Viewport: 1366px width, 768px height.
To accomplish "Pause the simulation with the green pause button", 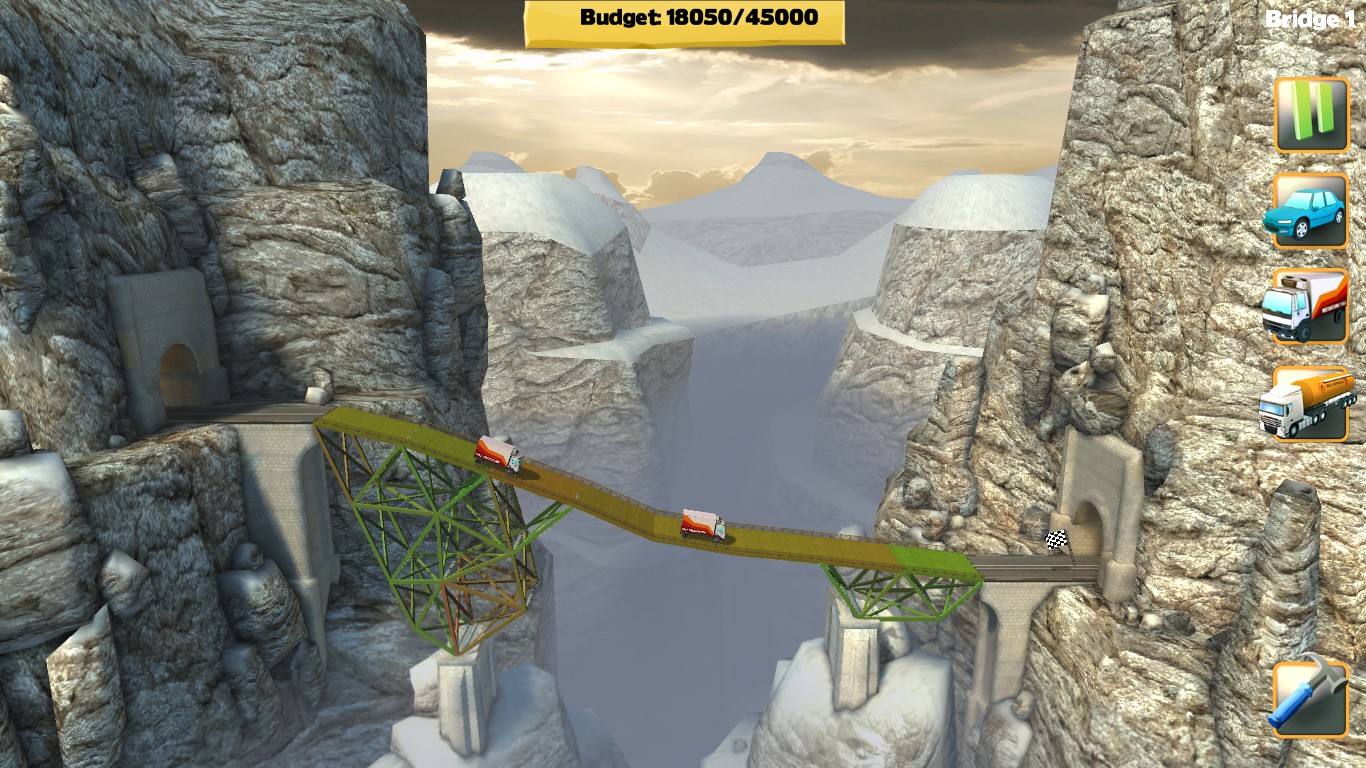I will tap(1311, 115).
